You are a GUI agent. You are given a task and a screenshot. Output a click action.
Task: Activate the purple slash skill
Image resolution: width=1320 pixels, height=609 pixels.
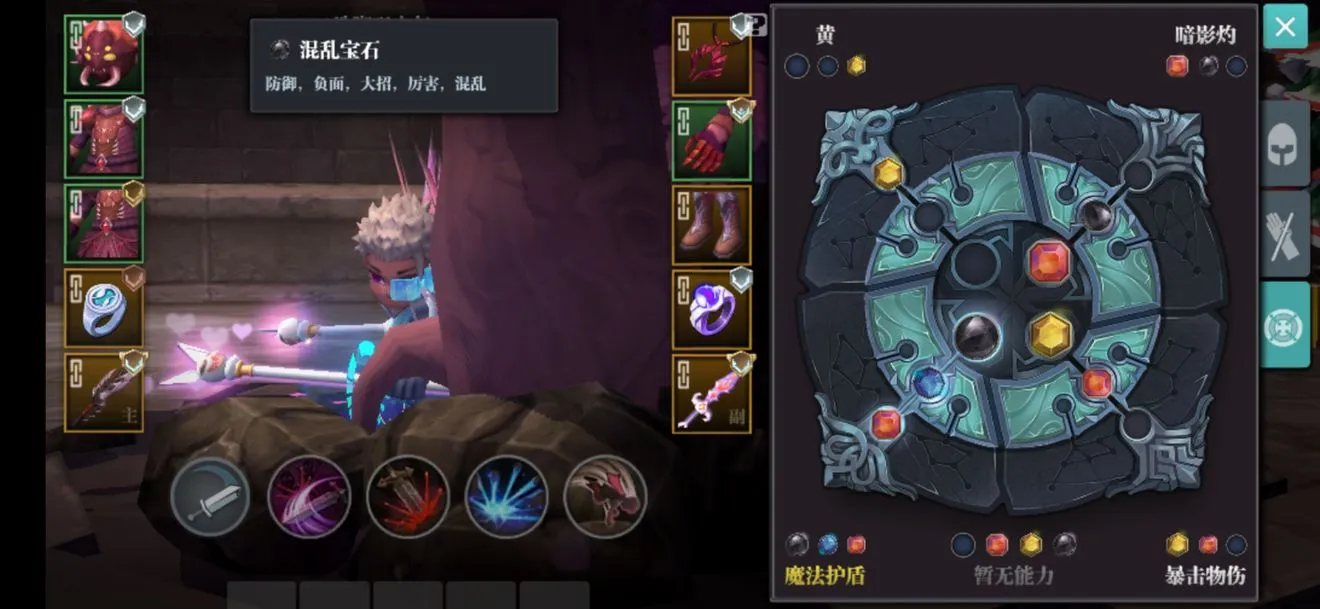309,497
